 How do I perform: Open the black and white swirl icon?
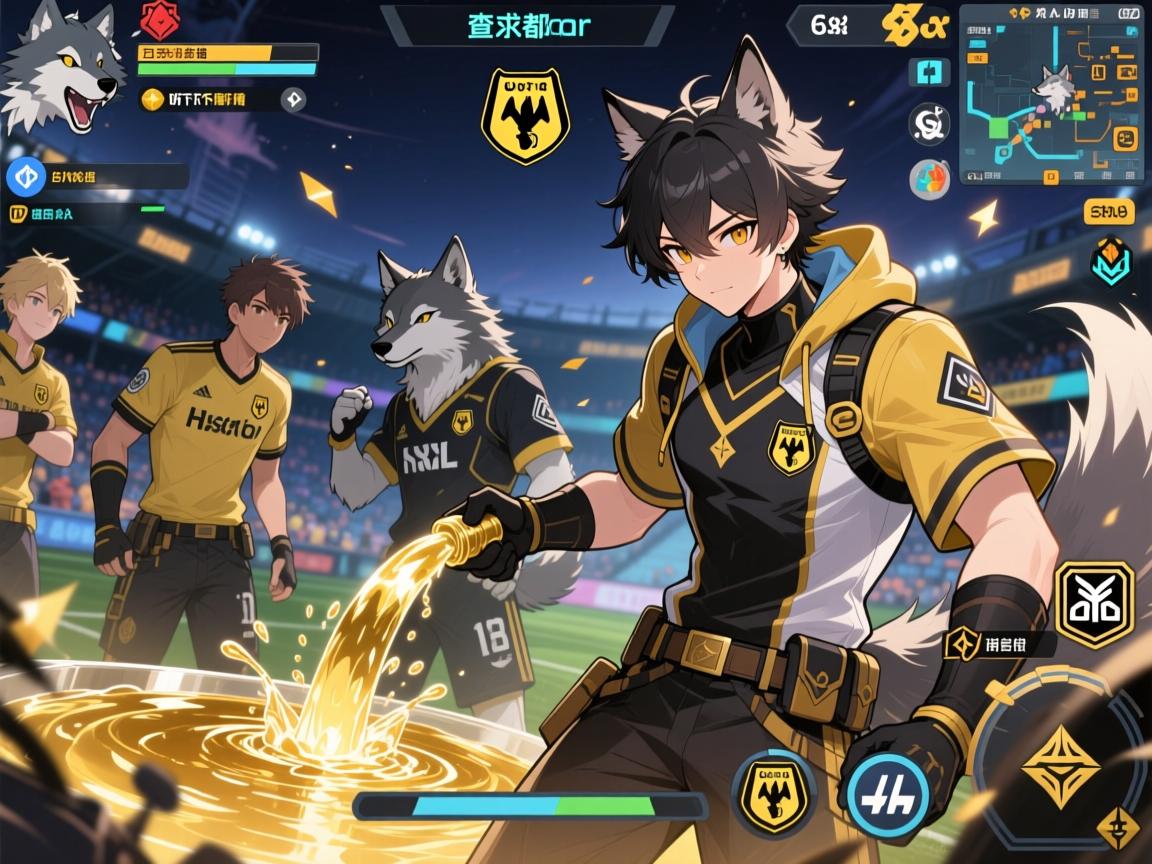click(x=929, y=124)
